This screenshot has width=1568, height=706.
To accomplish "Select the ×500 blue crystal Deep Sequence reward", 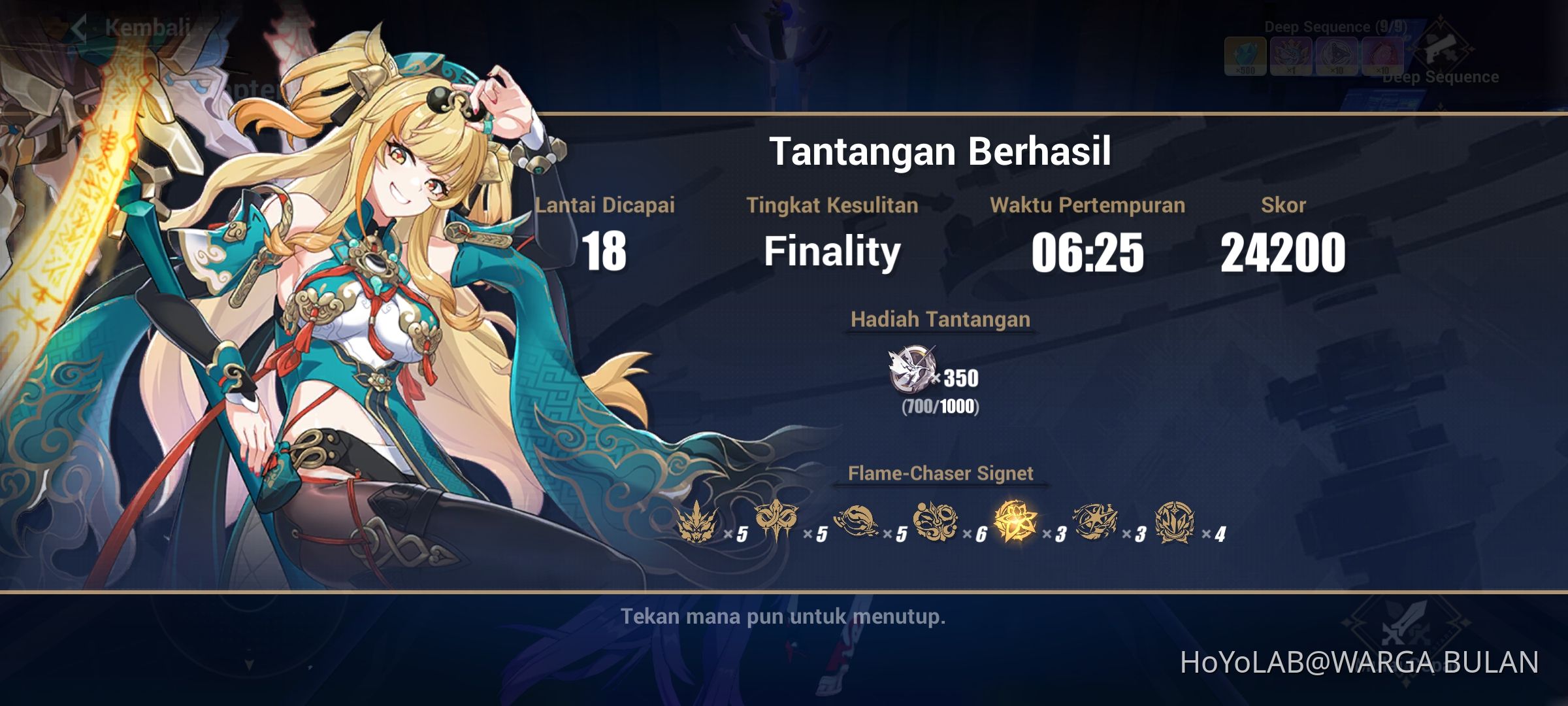I will click(x=1246, y=54).
